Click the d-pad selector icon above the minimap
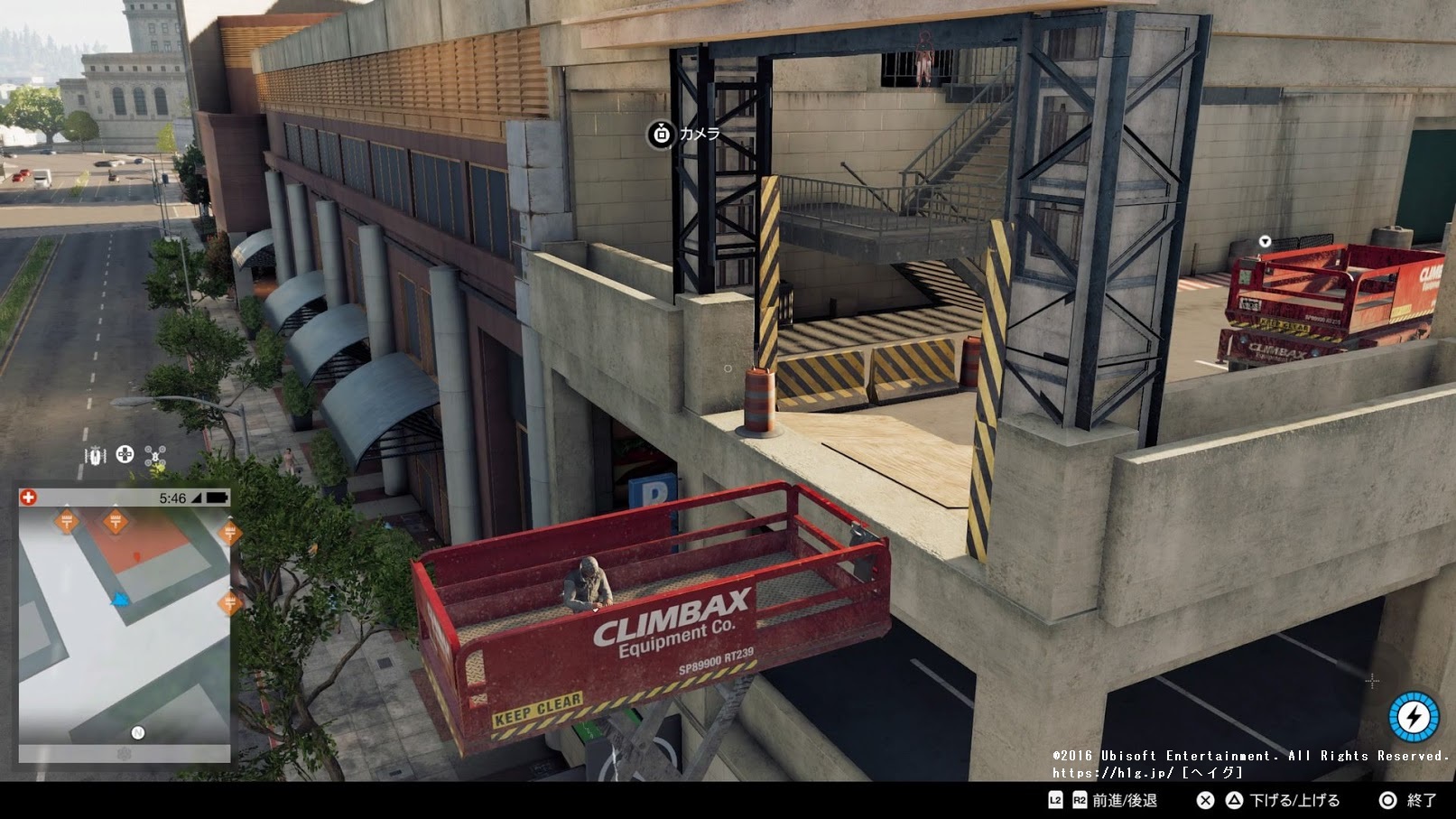1456x819 pixels. coord(125,454)
